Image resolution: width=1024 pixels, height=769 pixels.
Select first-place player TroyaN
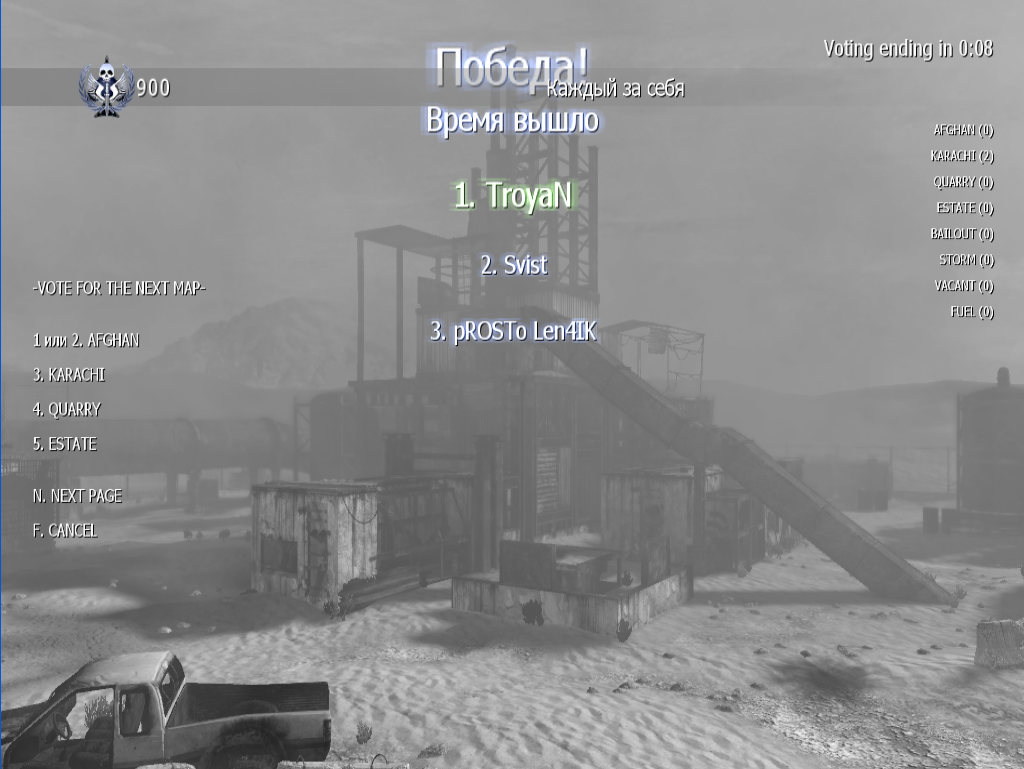click(513, 195)
